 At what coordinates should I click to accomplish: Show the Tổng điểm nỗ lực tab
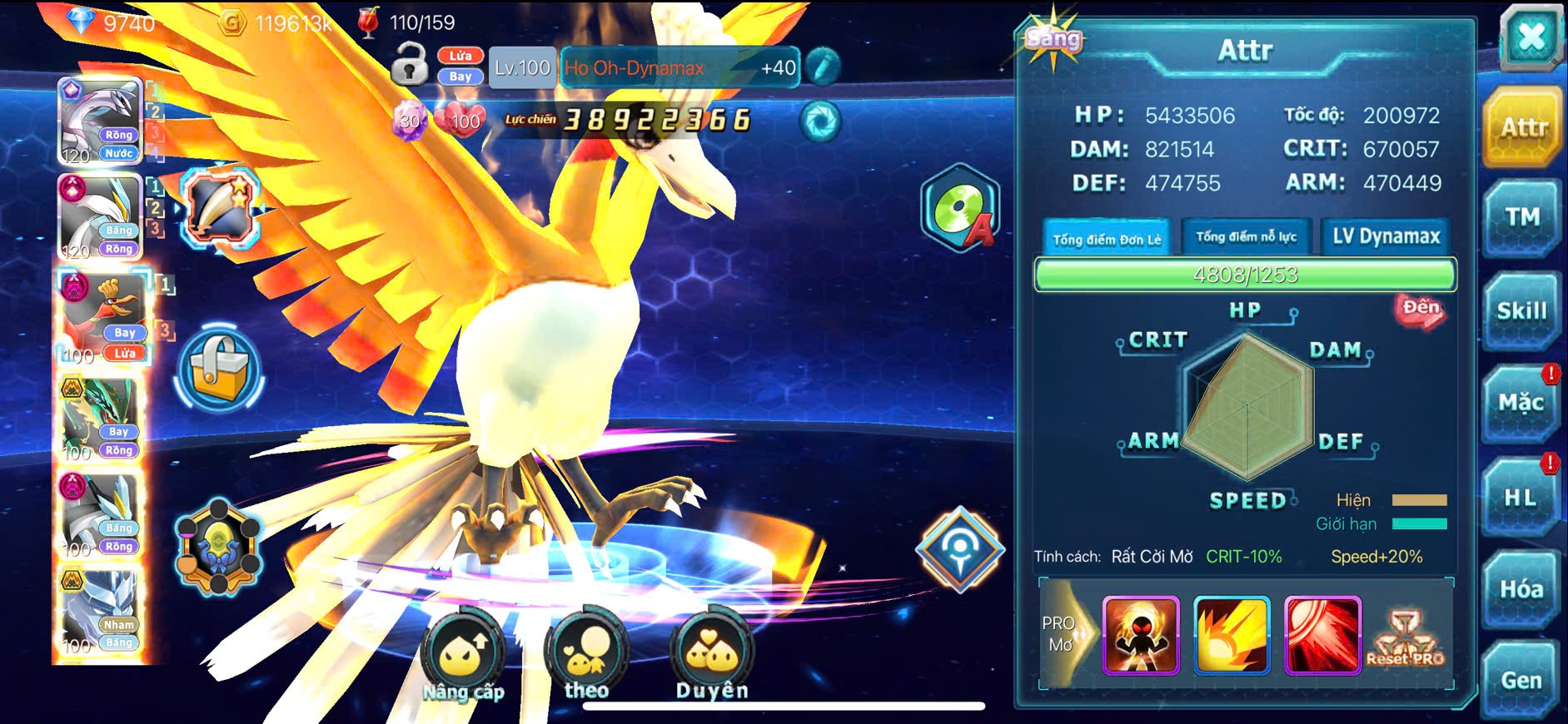click(x=1246, y=237)
